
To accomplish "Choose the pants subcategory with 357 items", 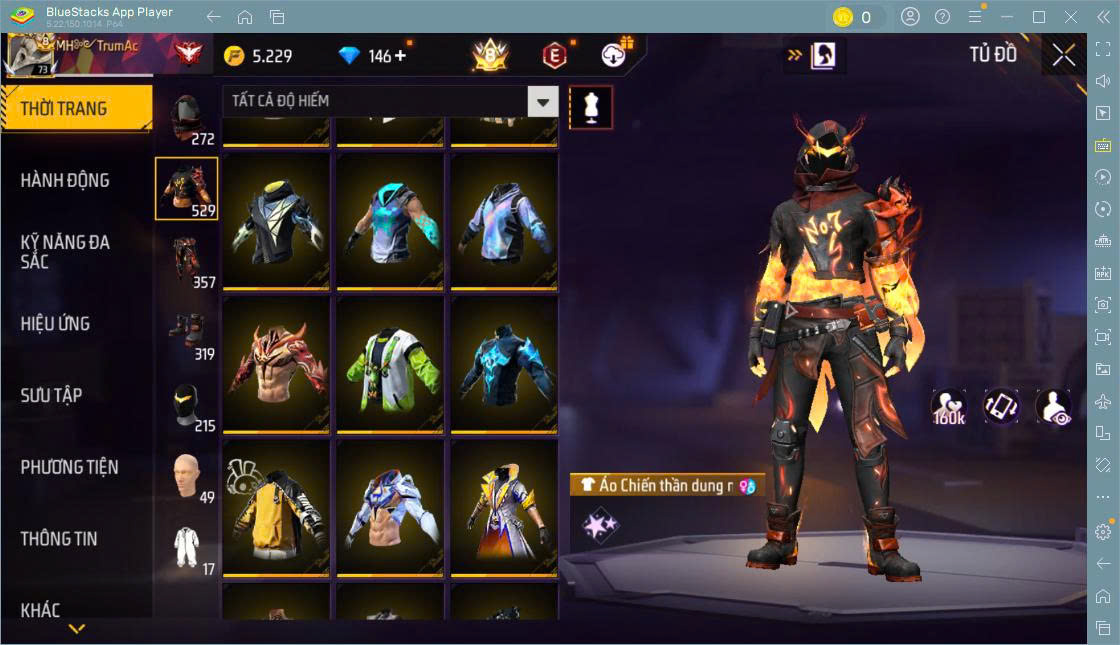I will (187, 262).
